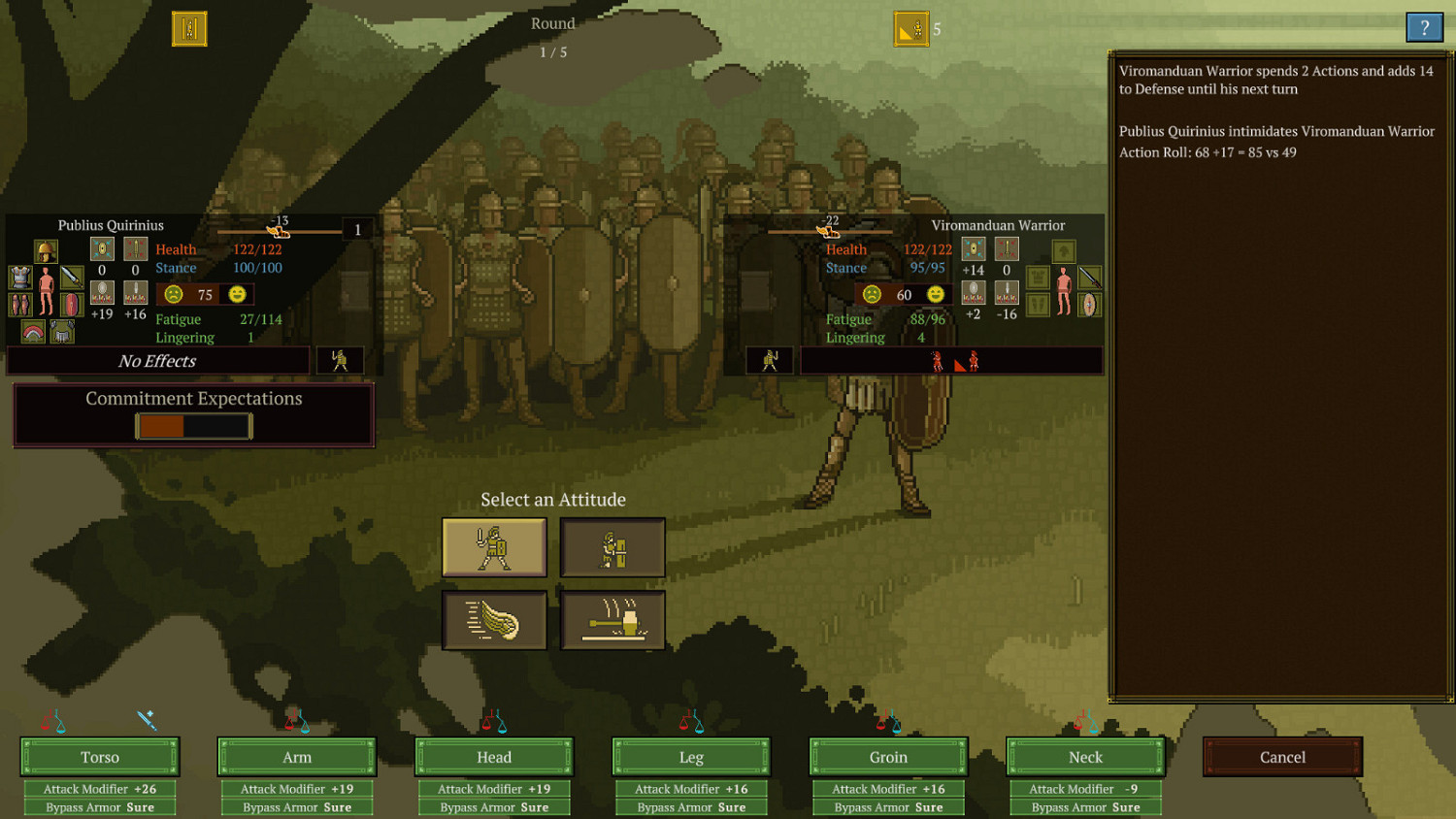Select the winged swift-movement attitude
Viewport: 1456px width, 819px height.
click(x=494, y=620)
